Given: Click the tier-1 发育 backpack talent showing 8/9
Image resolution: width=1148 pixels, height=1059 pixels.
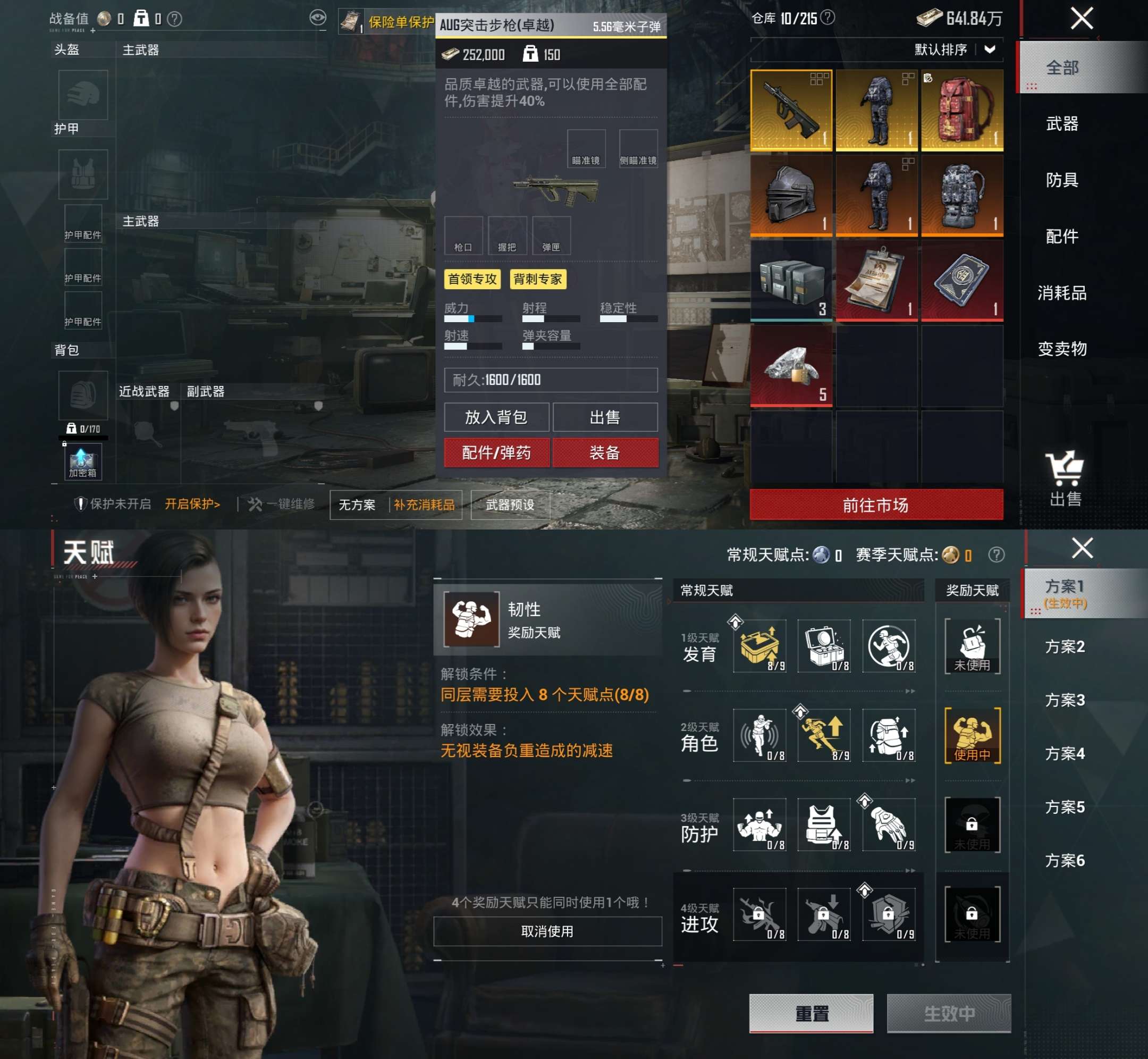Looking at the screenshot, I should [759, 646].
